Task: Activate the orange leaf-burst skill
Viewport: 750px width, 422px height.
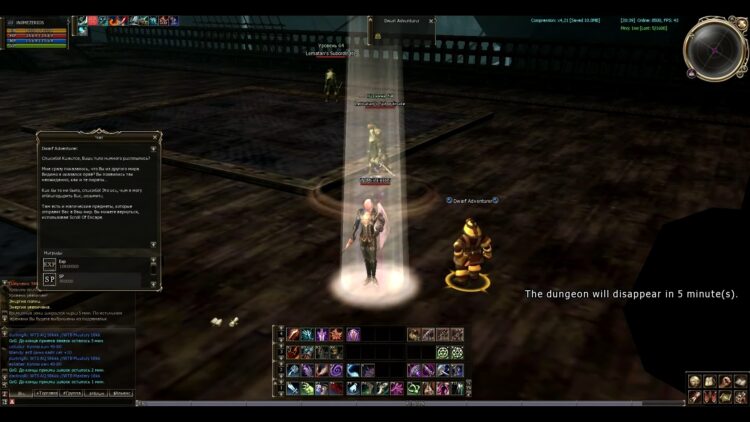Action: click(338, 334)
